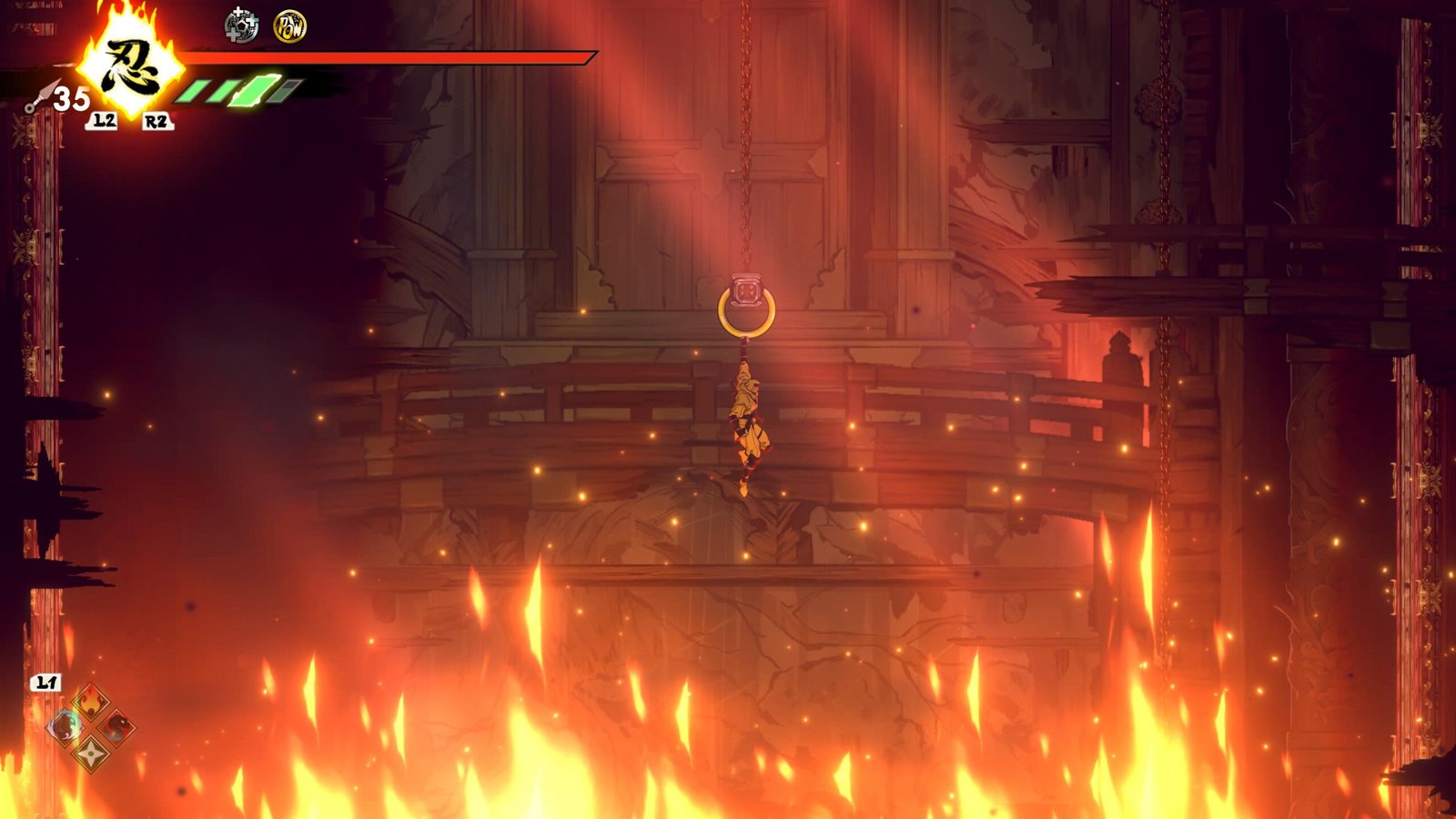Viewport: 1456px width, 819px height.
Task: Activate the swirling water ninpo diamond
Action: [x=65, y=727]
